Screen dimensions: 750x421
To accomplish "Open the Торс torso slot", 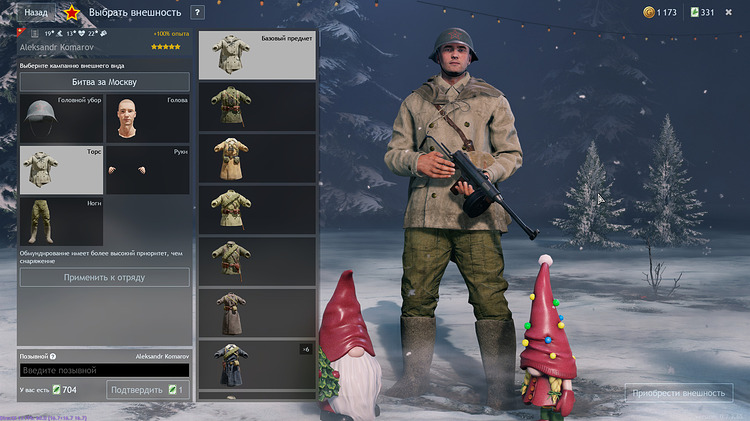I will 61,169.
